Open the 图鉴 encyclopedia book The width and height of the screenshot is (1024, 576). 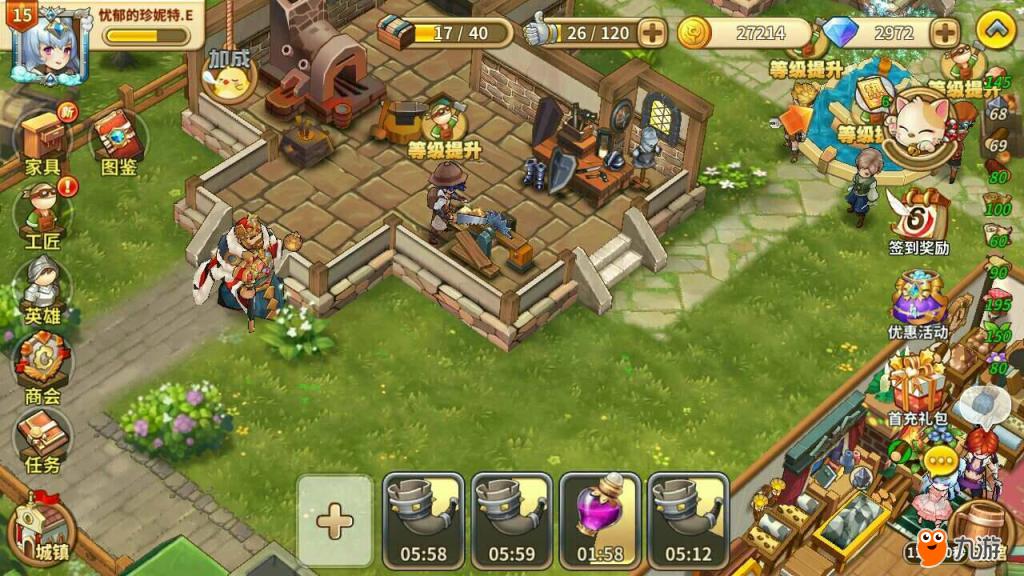[x=118, y=140]
